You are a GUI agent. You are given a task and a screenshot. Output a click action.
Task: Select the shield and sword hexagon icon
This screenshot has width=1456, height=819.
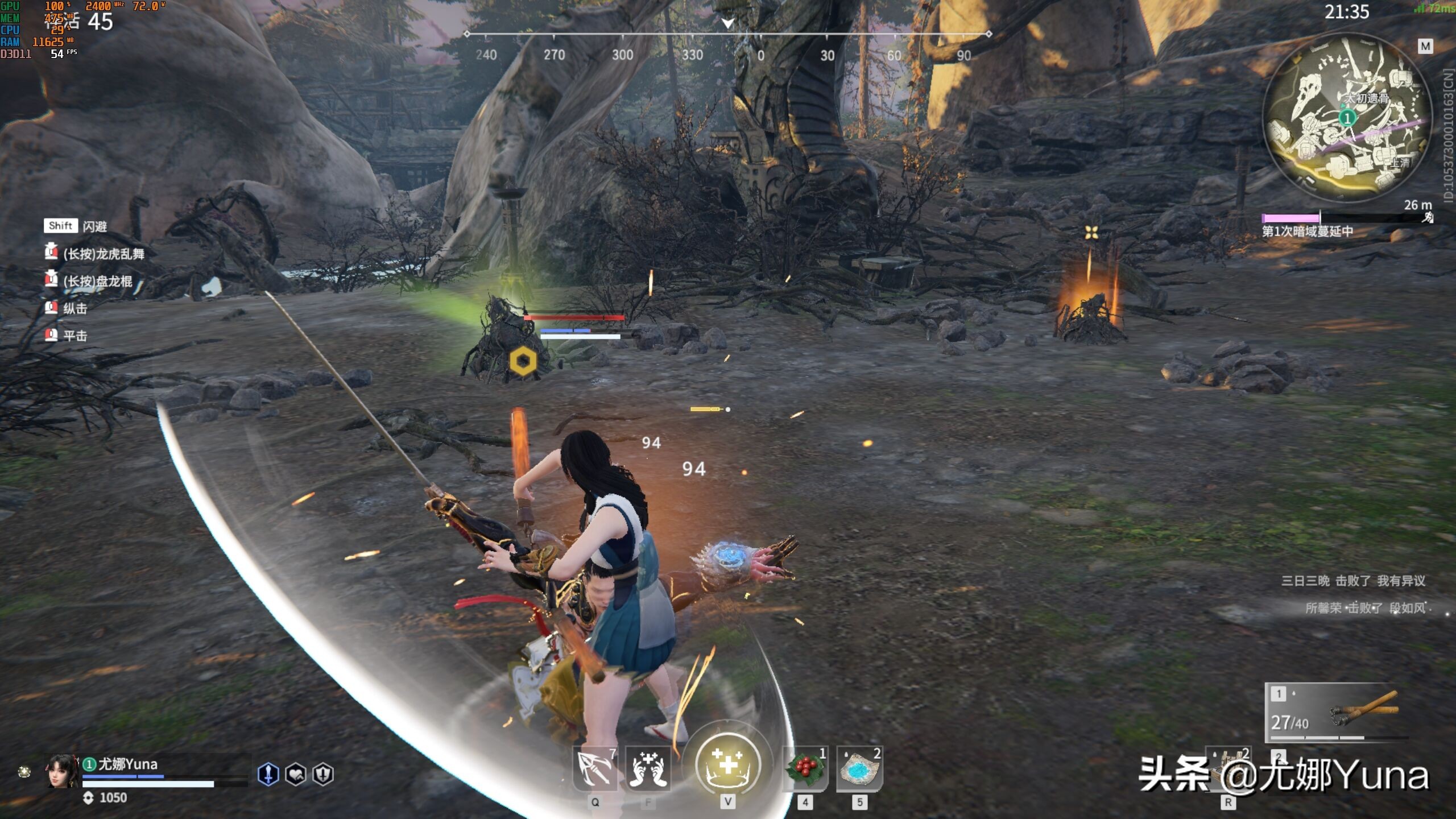tap(323, 774)
